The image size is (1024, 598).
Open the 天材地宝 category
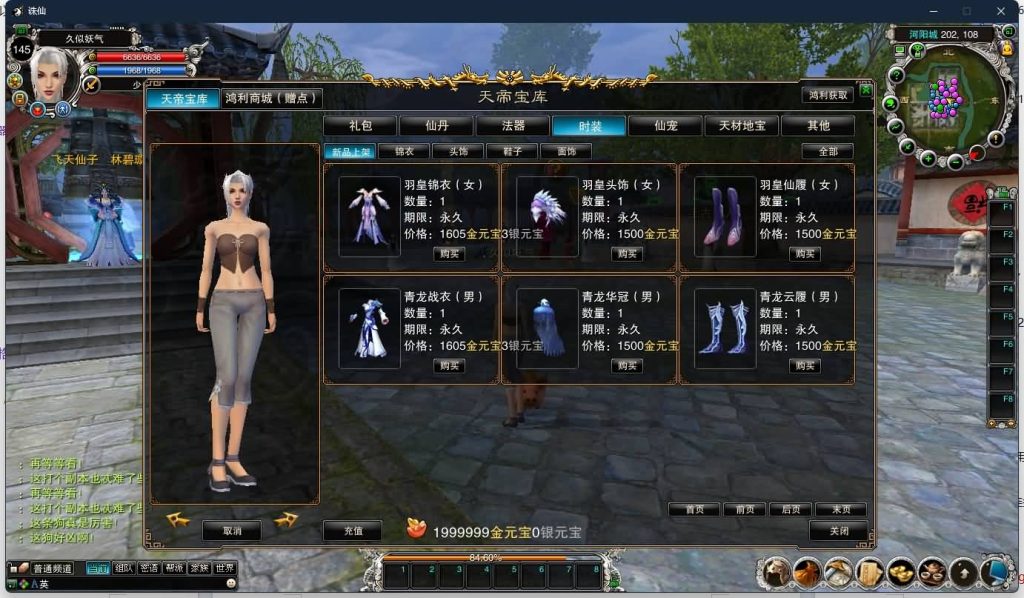[741, 126]
